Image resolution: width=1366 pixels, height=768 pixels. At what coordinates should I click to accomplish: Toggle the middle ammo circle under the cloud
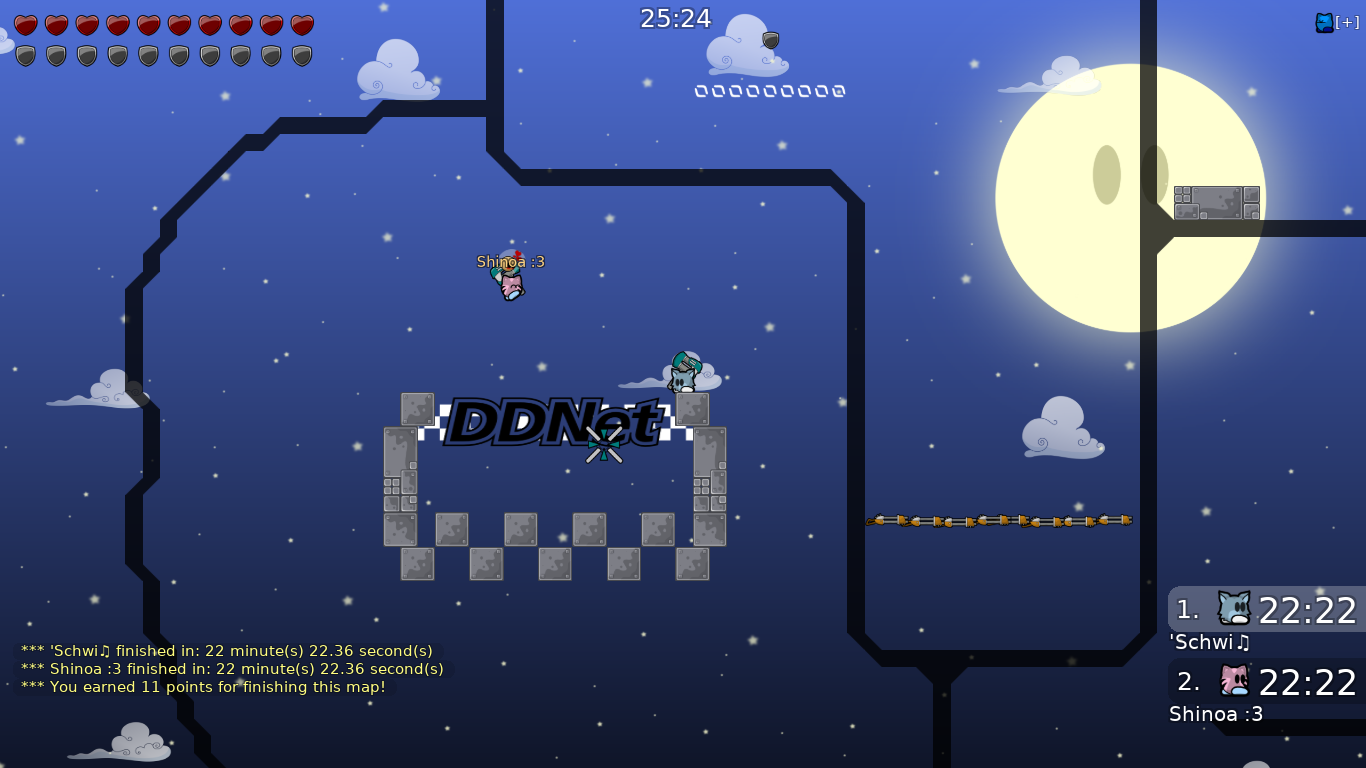click(x=770, y=90)
